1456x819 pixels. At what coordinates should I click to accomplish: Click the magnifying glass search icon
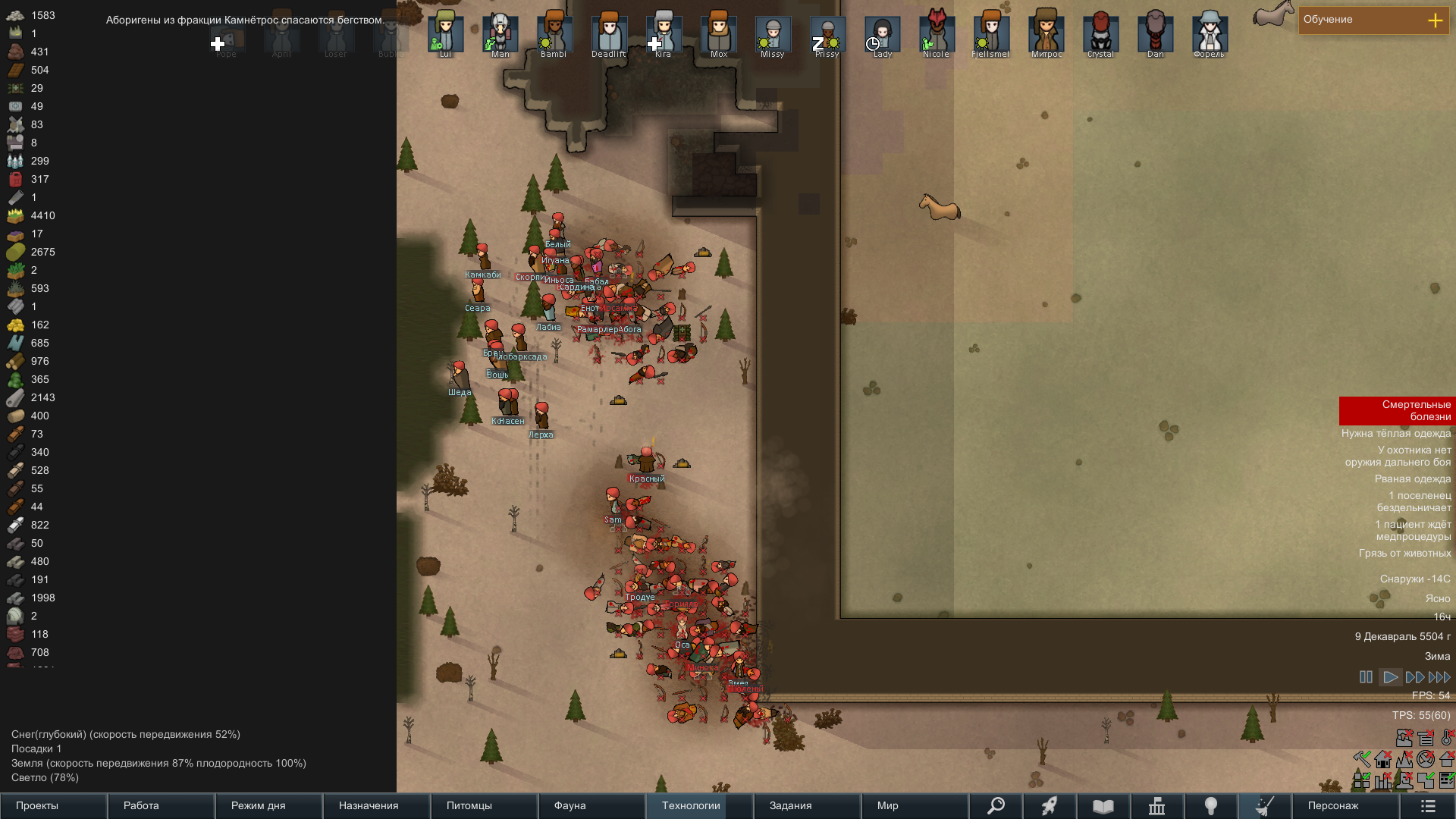[996, 805]
